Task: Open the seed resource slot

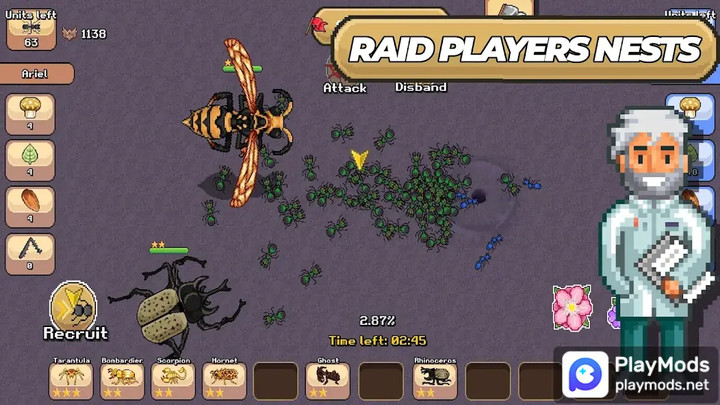Action: (30, 207)
